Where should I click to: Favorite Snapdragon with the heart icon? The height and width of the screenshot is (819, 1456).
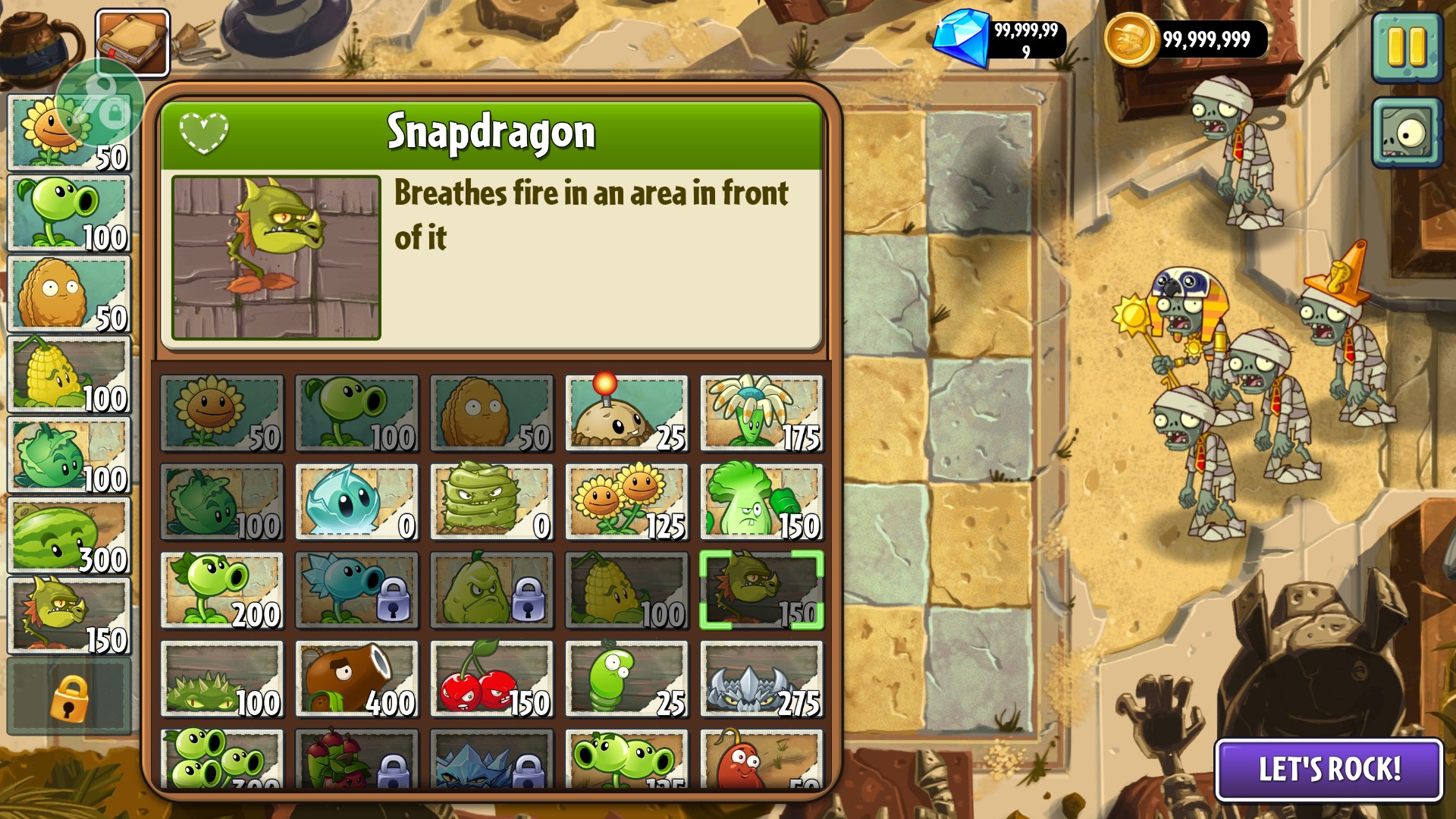[x=203, y=133]
